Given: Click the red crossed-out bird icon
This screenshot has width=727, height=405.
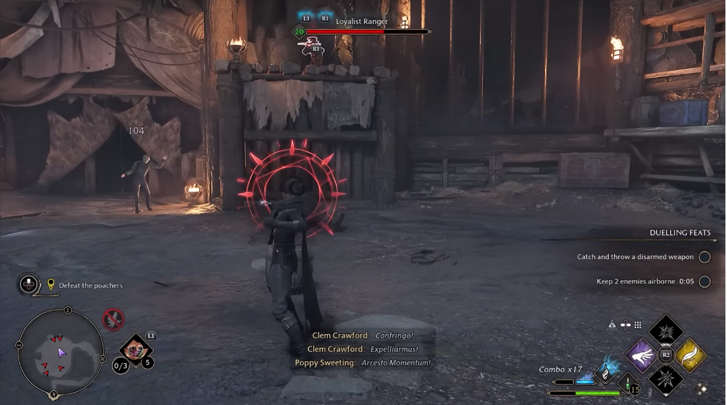Looking at the screenshot, I should click(114, 320).
